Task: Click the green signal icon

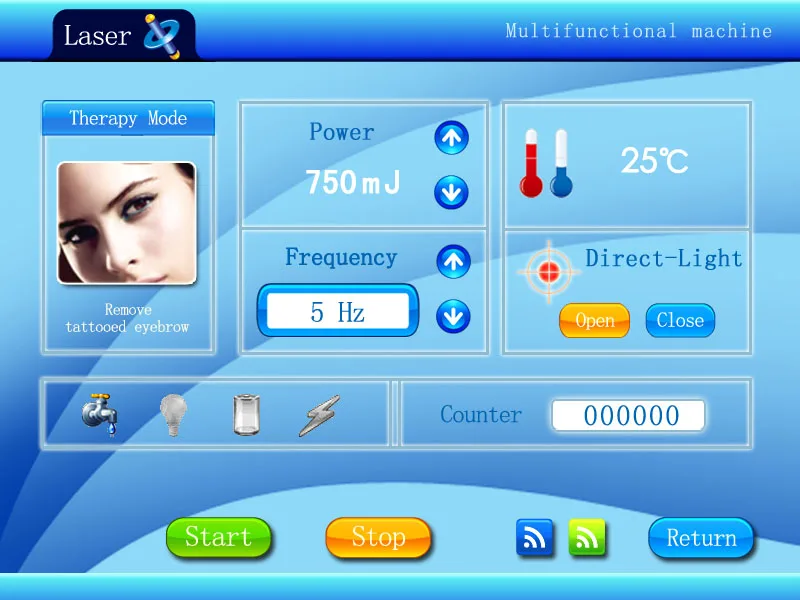Action: [x=587, y=538]
